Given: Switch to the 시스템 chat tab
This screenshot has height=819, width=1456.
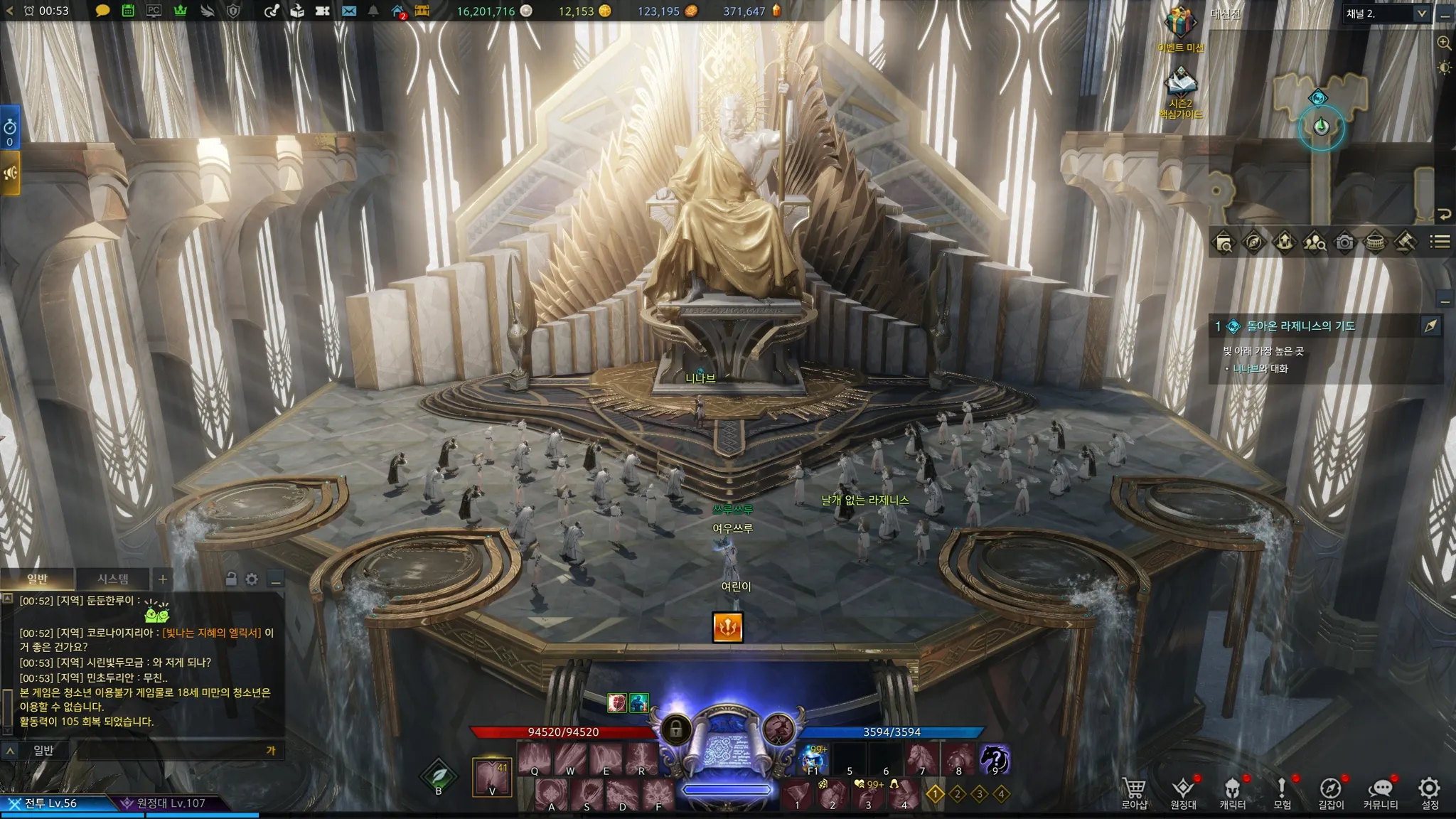Looking at the screenshot, I should (x=113, y=579).
